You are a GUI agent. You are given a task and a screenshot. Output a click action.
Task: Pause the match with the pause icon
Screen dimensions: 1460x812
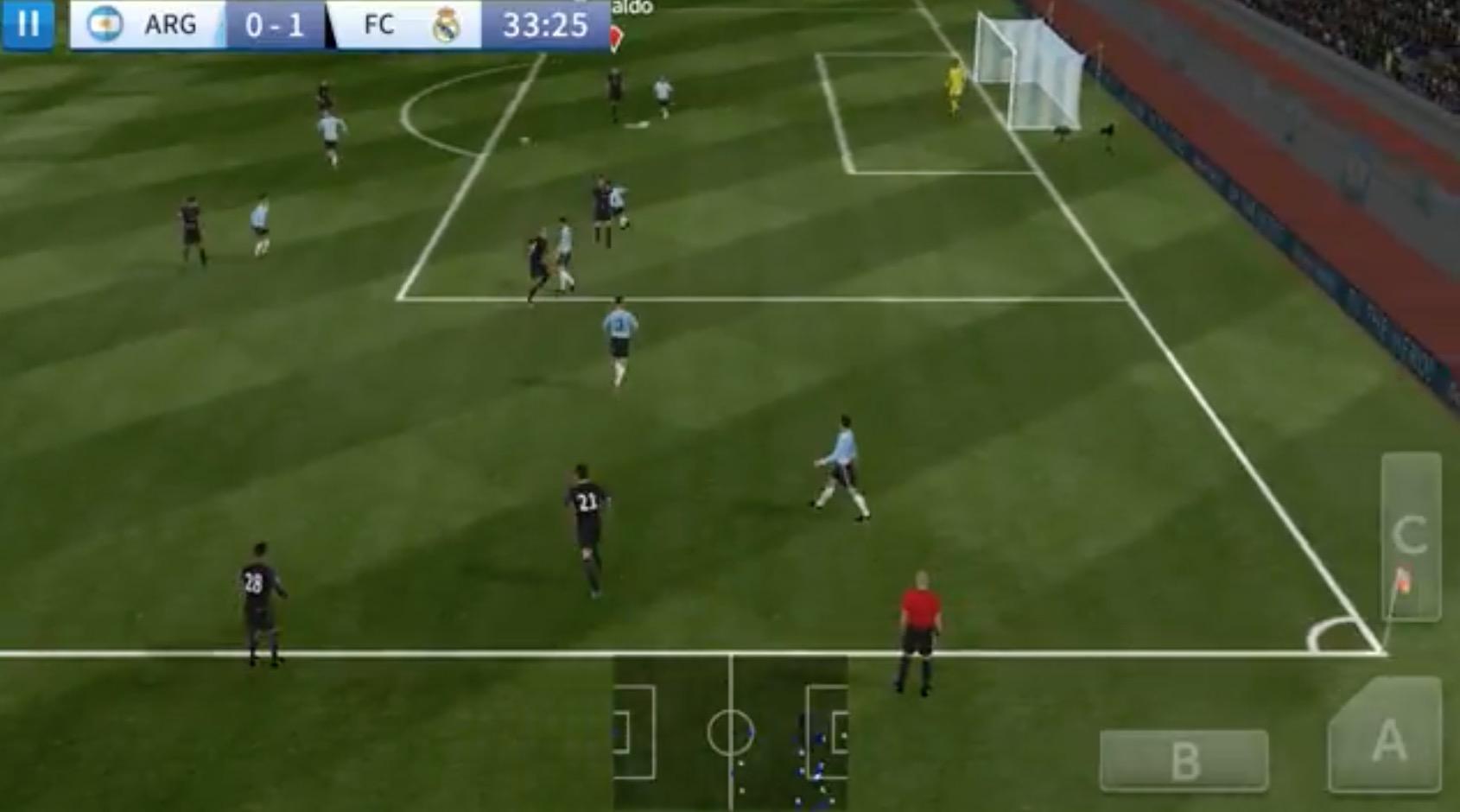pos(28,23)
